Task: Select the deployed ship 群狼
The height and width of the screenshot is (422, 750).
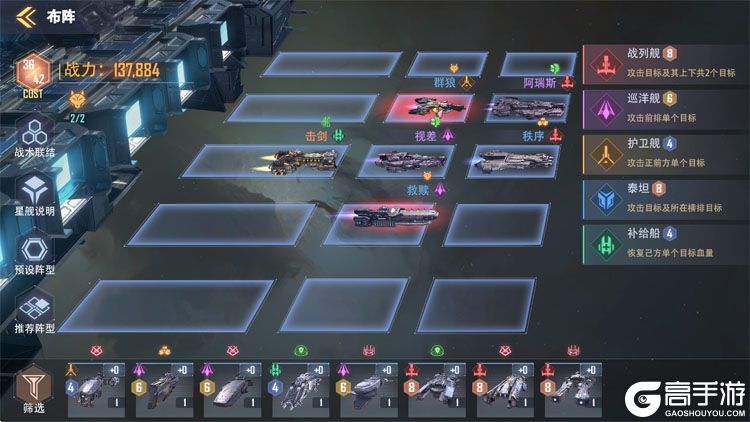Action: pos(439,107)
